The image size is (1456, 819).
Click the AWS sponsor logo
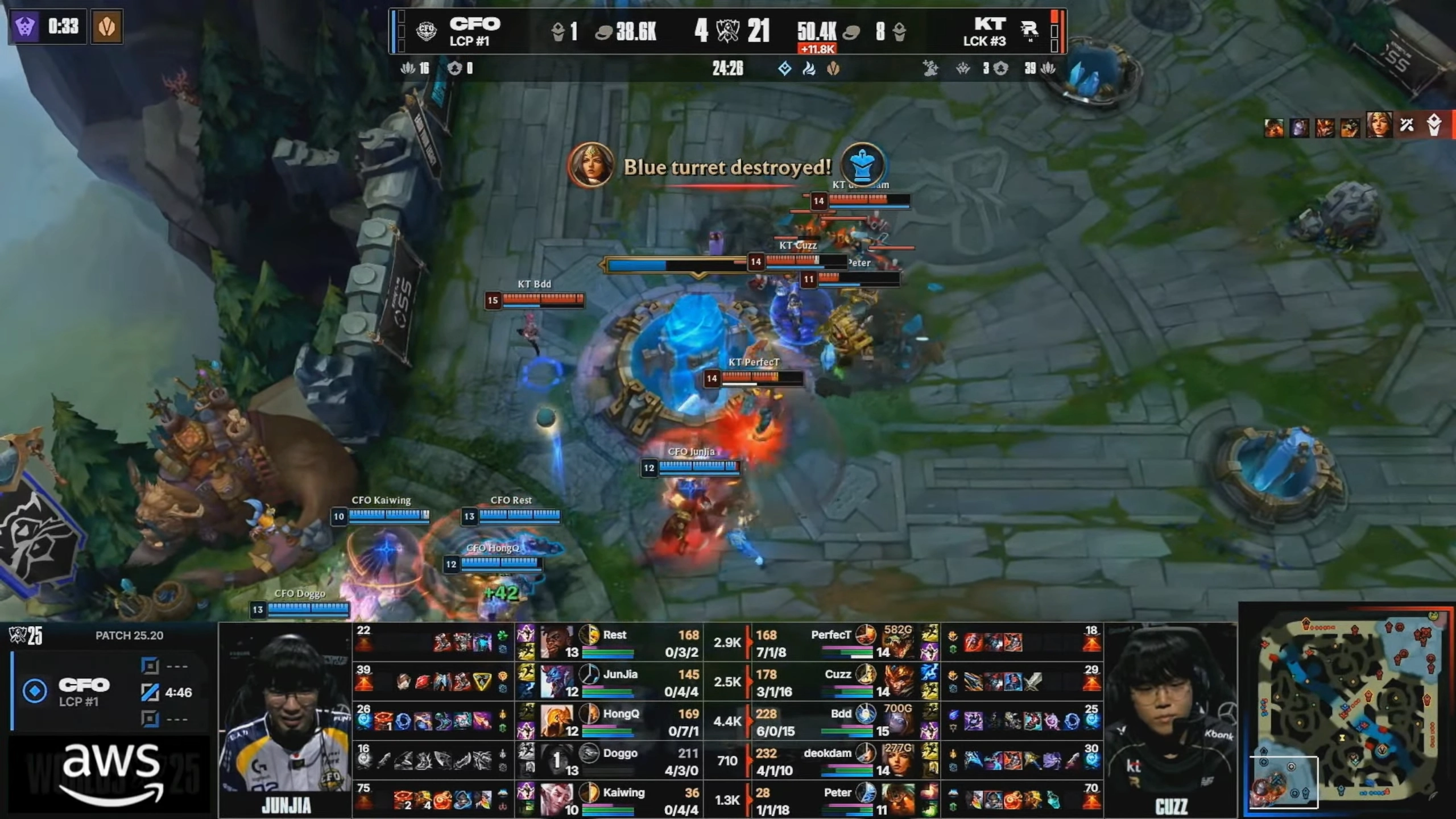tap(111, 773)
